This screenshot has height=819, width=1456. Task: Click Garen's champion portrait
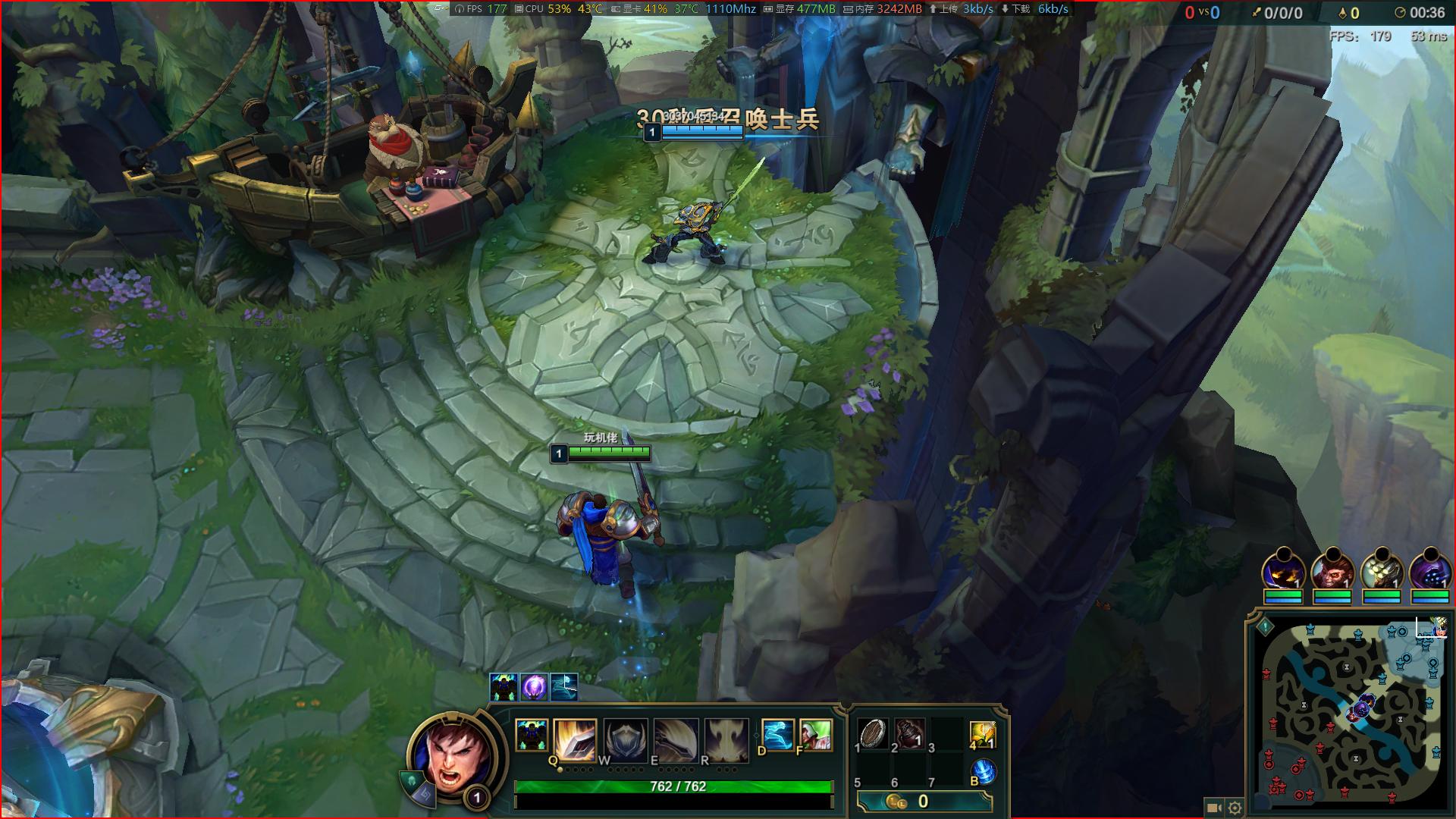tap(453, 755)
